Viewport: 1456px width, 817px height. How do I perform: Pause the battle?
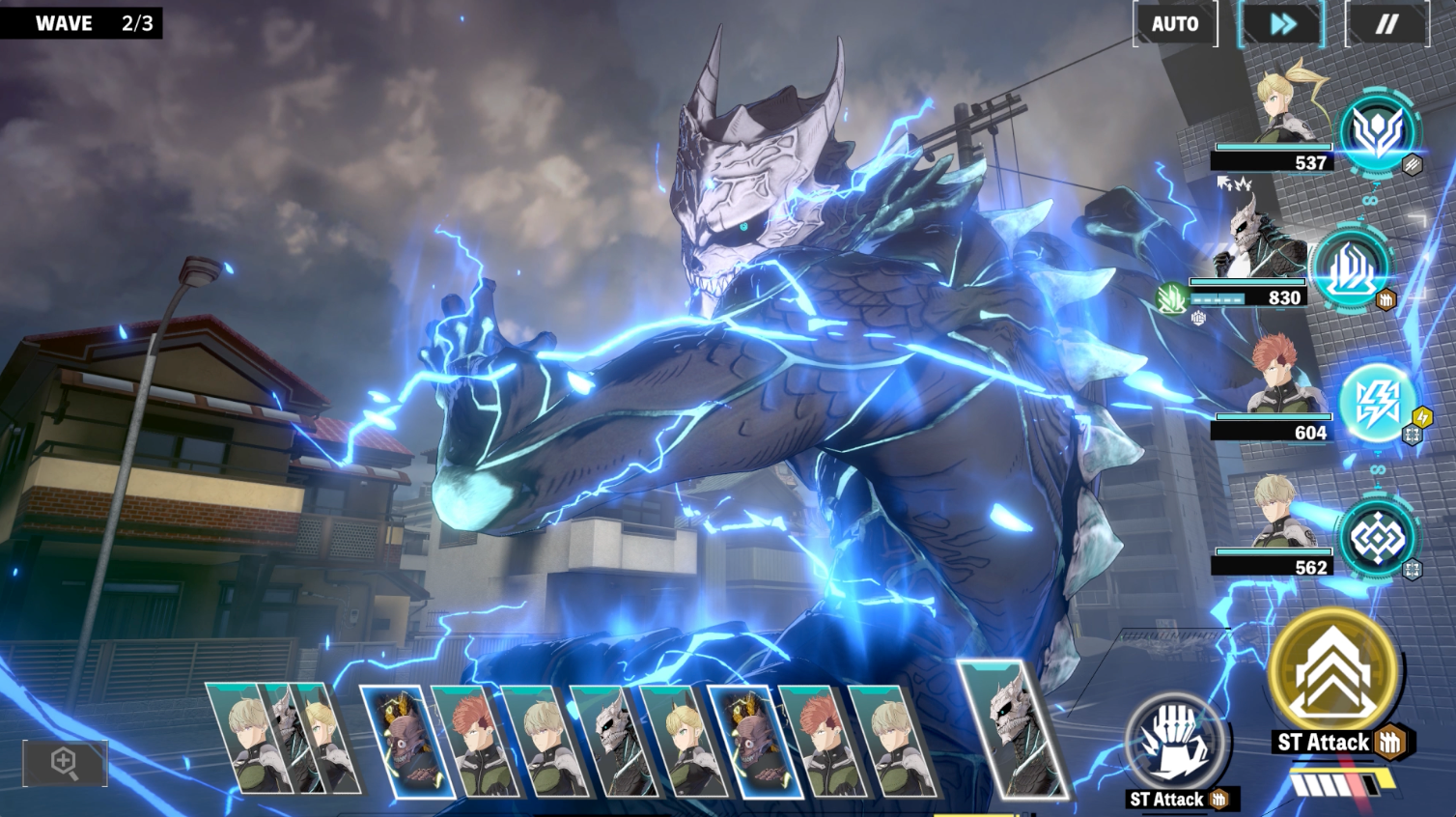point(1386,24)
